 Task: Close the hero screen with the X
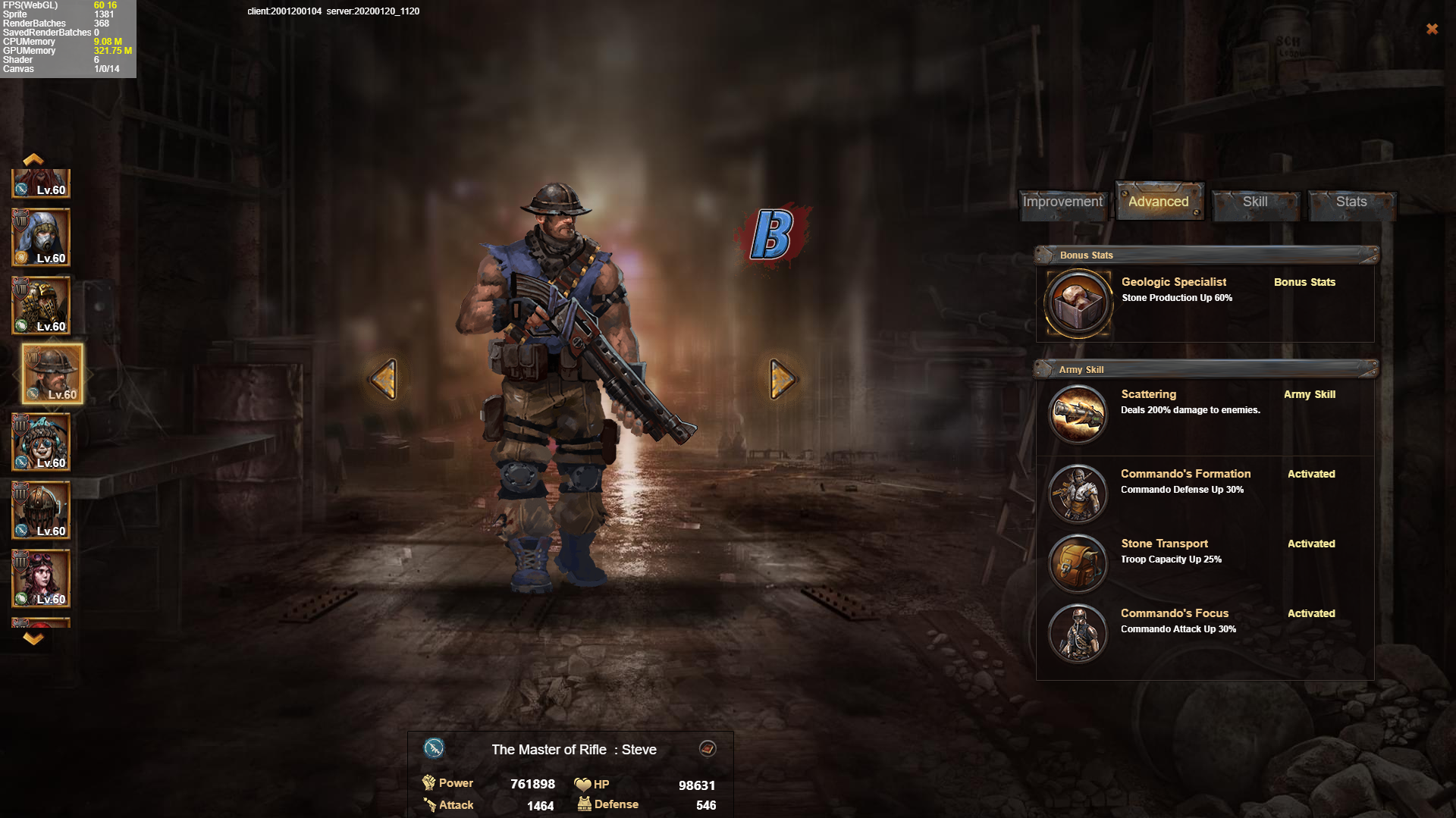(x=1432, y=29)
